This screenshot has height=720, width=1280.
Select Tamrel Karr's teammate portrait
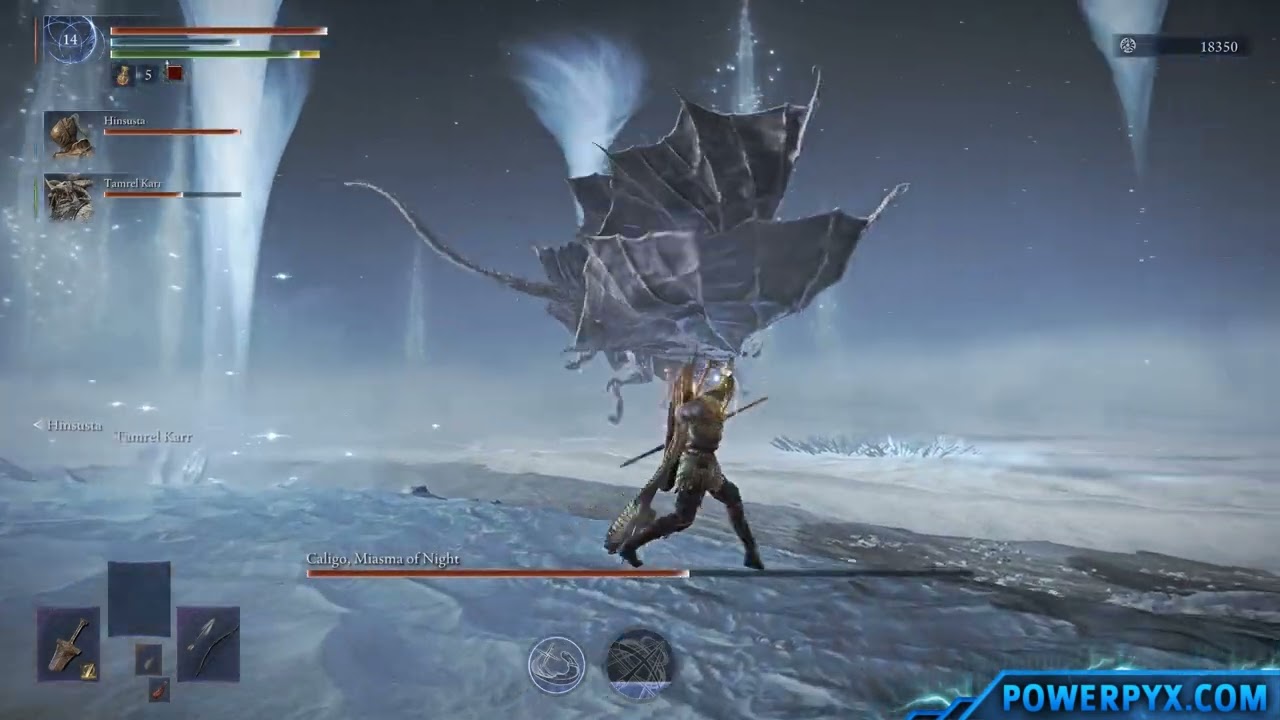coord(70,198)
